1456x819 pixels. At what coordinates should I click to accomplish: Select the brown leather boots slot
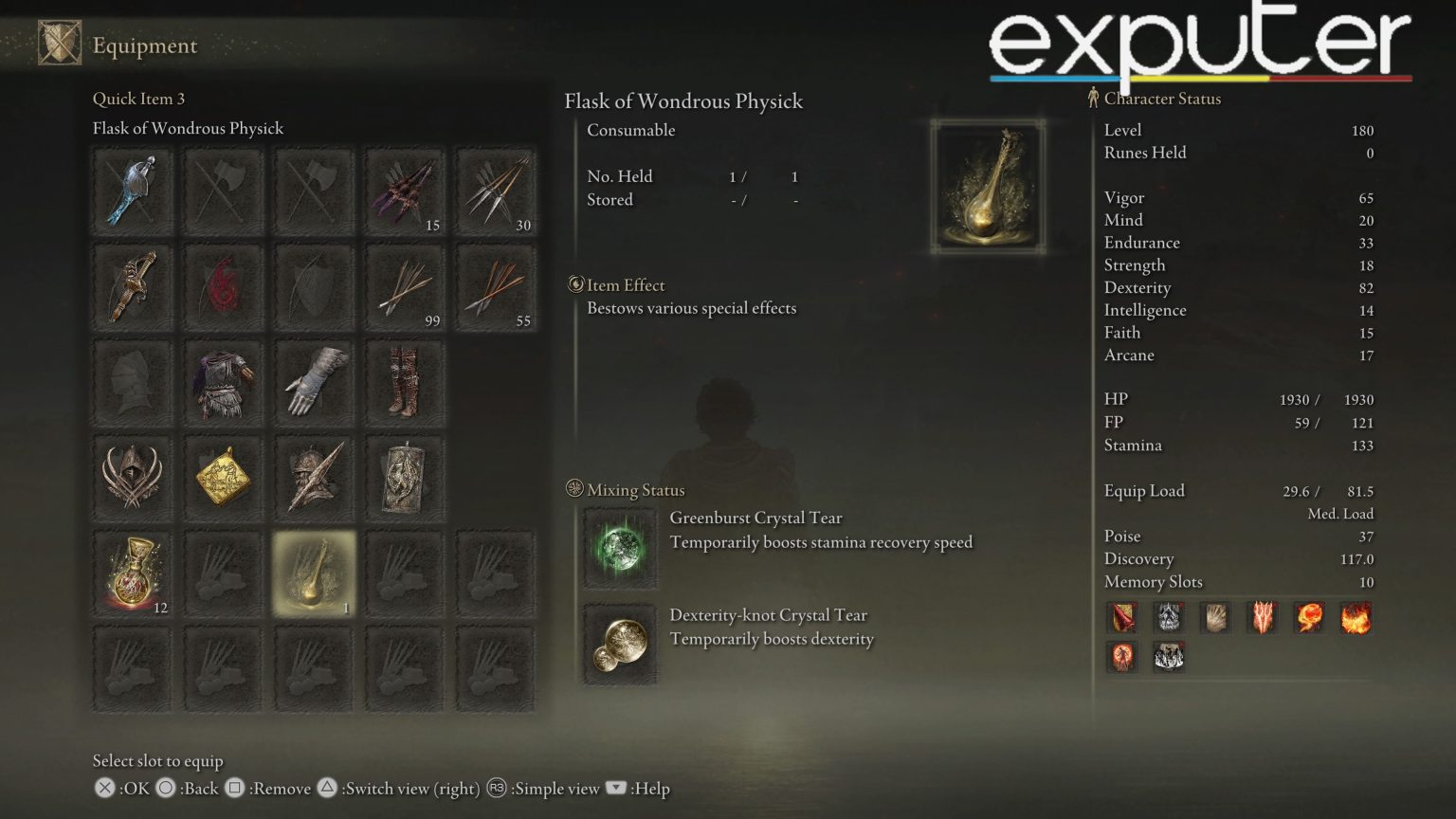point(405,383)
